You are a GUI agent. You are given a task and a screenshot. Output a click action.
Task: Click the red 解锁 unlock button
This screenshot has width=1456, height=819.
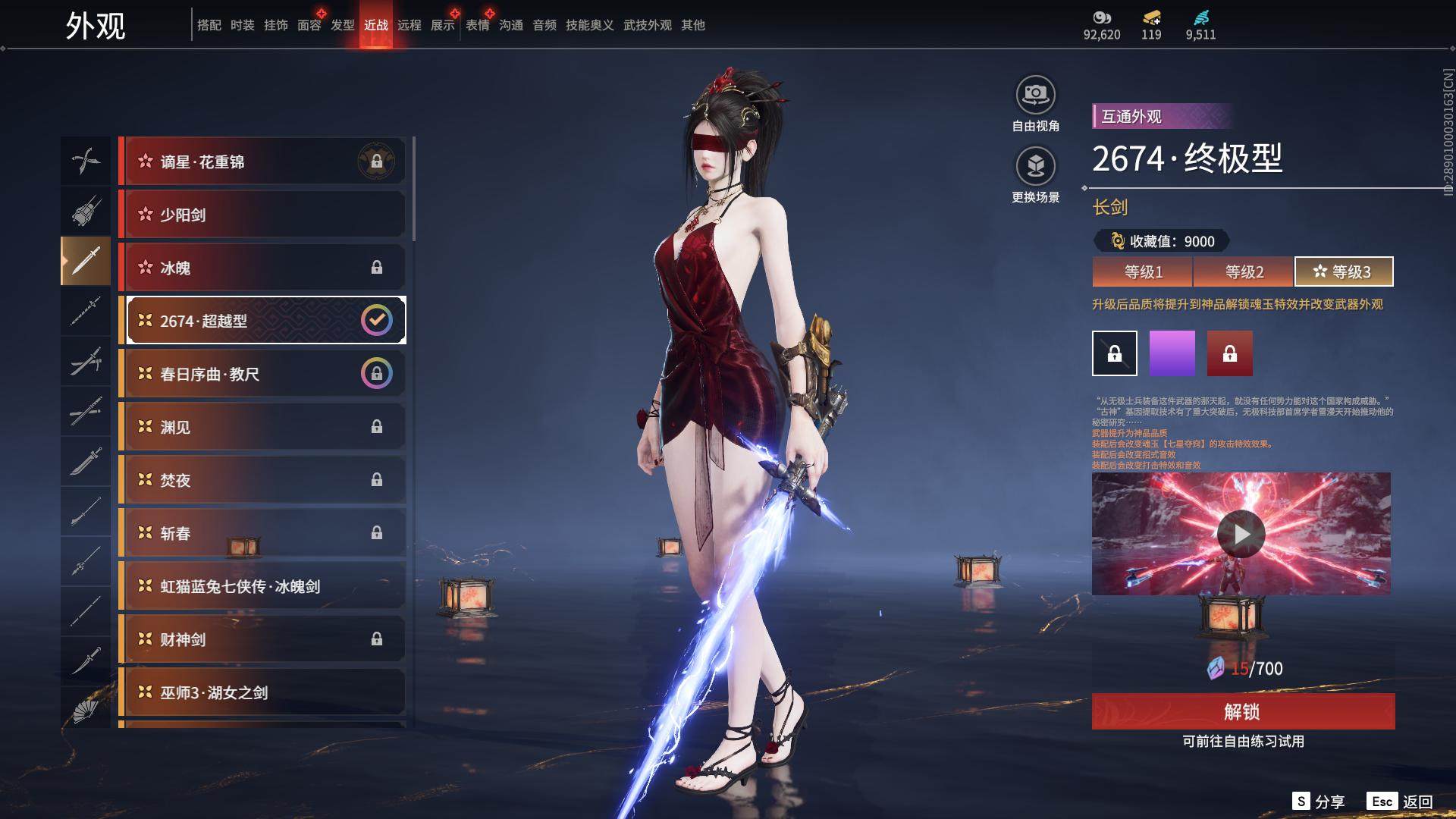(1243, 711)
